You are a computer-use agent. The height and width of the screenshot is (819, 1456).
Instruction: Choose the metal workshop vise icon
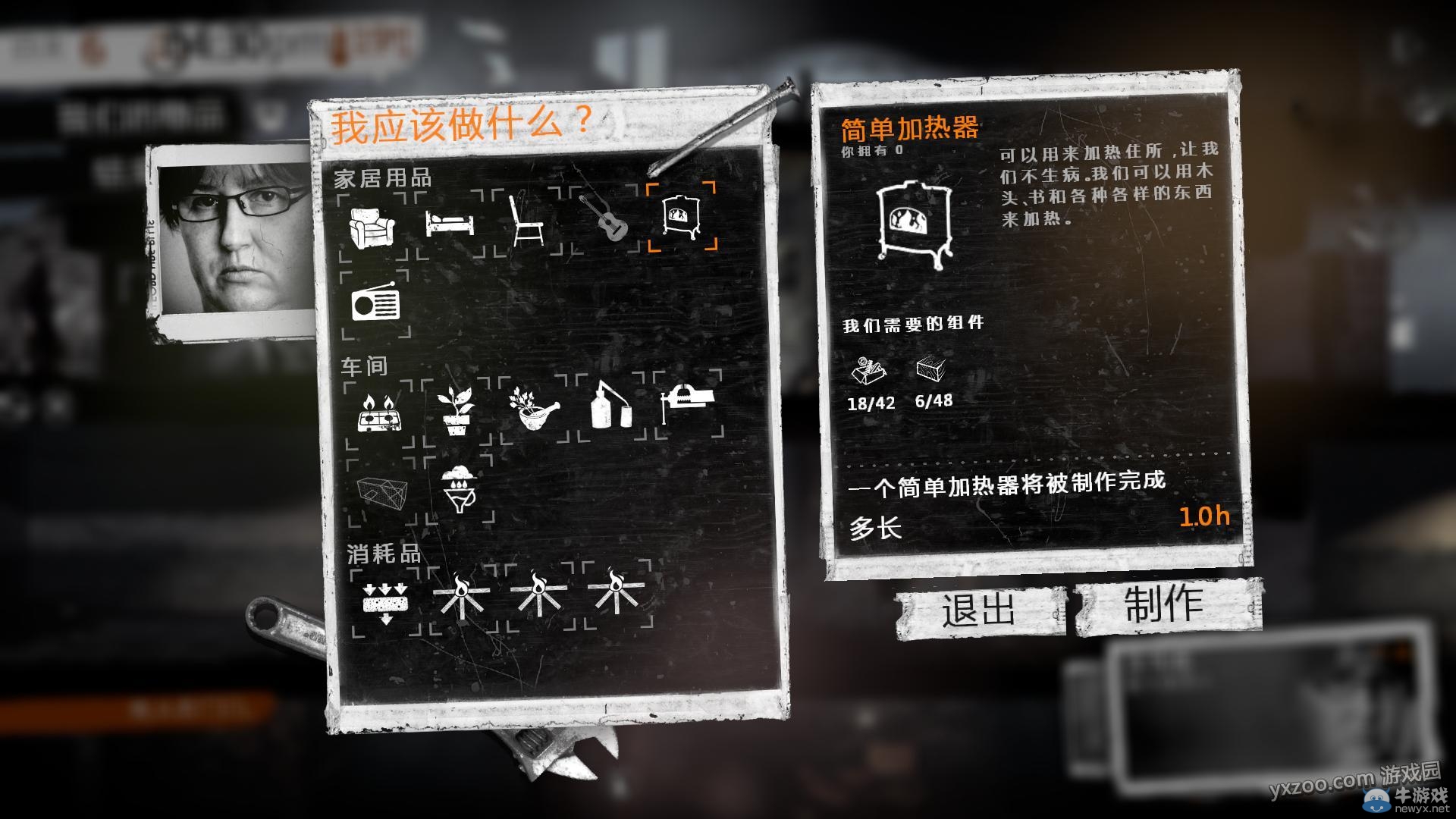click(686, 398)
